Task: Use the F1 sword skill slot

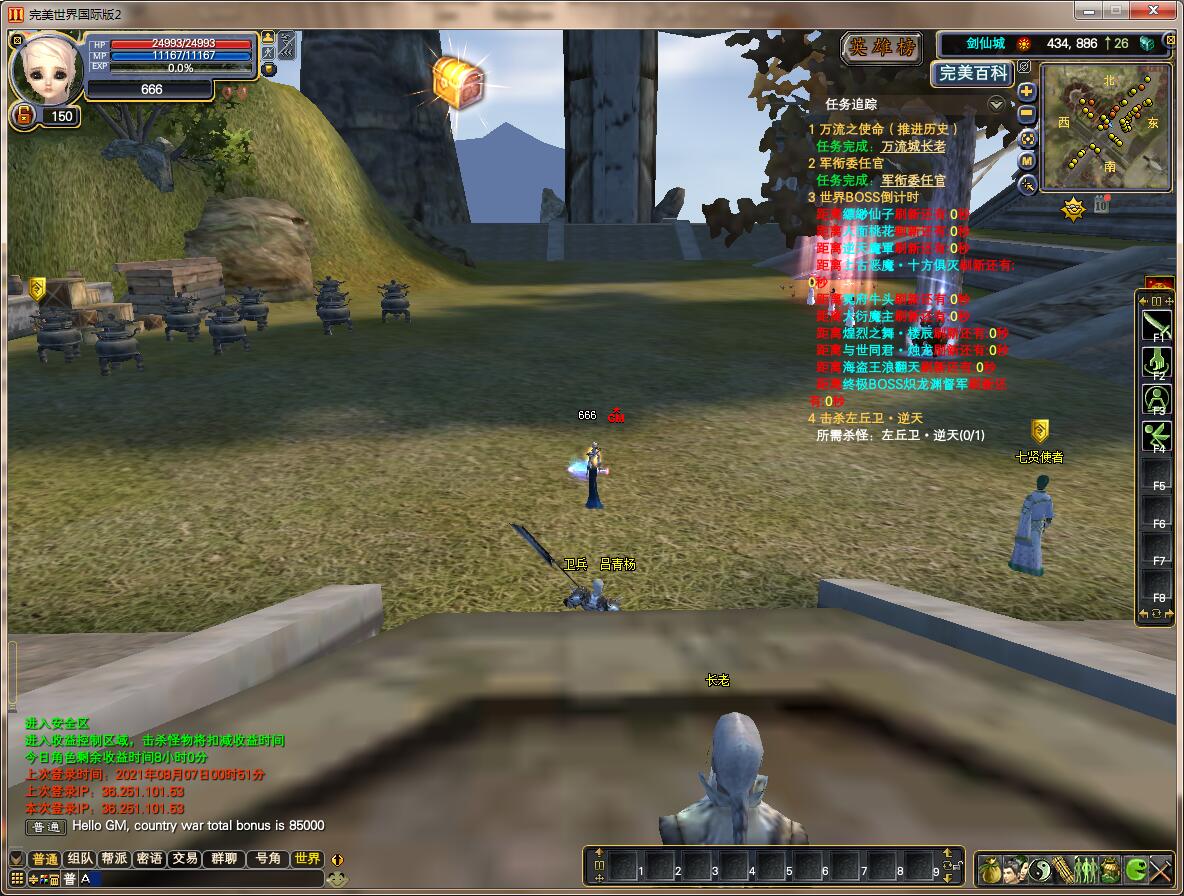Action: tap(1157, 324)
